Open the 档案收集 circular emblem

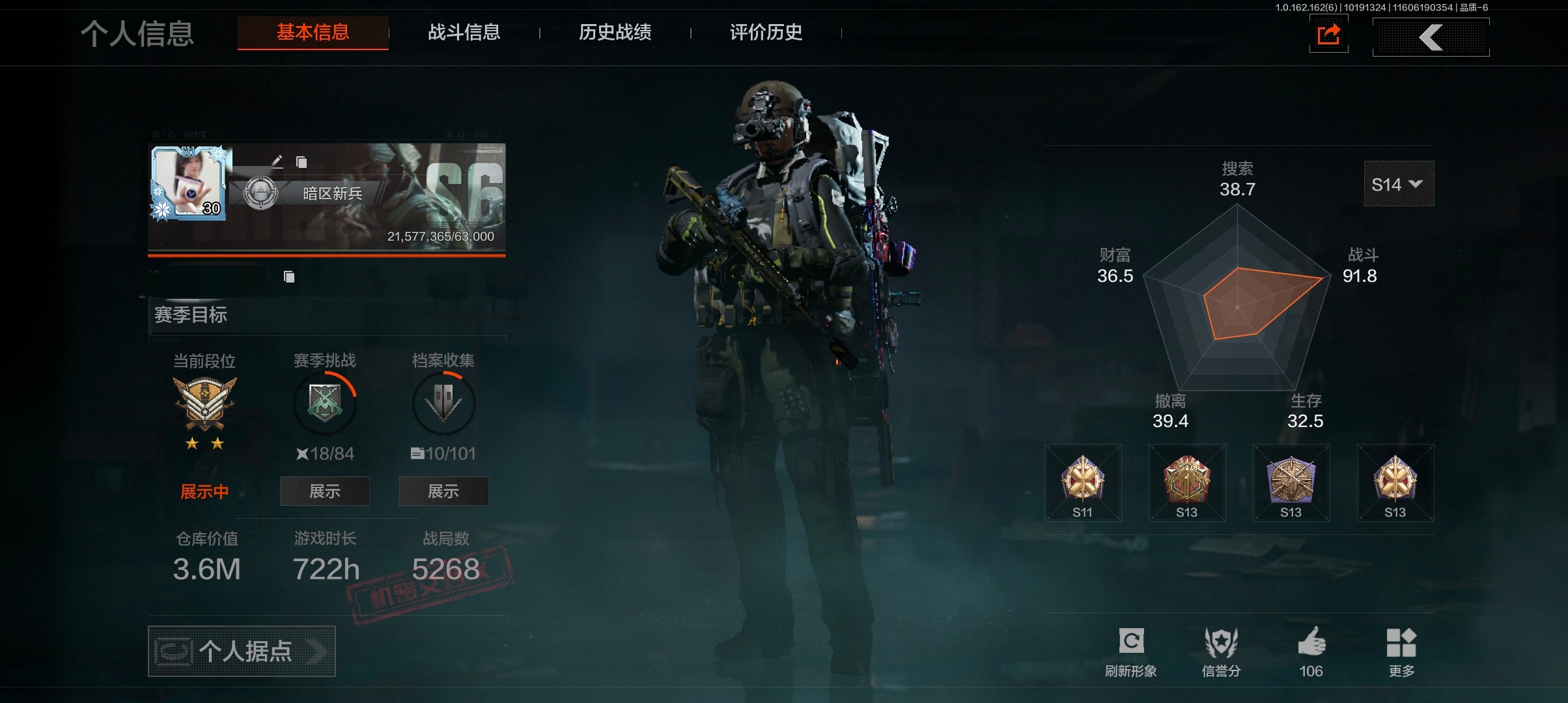click(x=443, y=403)
